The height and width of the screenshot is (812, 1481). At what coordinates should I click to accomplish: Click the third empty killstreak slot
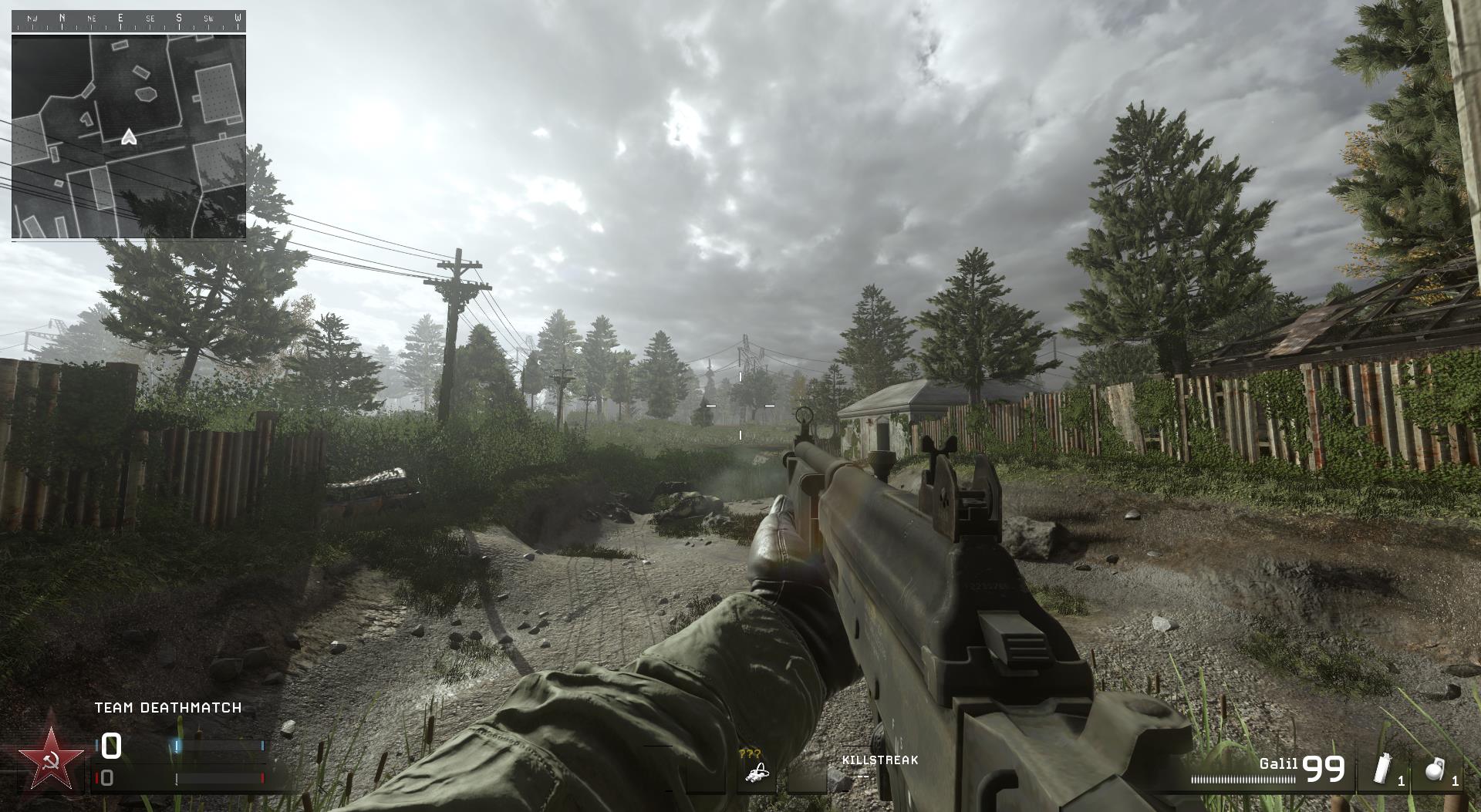pos(807,771)
